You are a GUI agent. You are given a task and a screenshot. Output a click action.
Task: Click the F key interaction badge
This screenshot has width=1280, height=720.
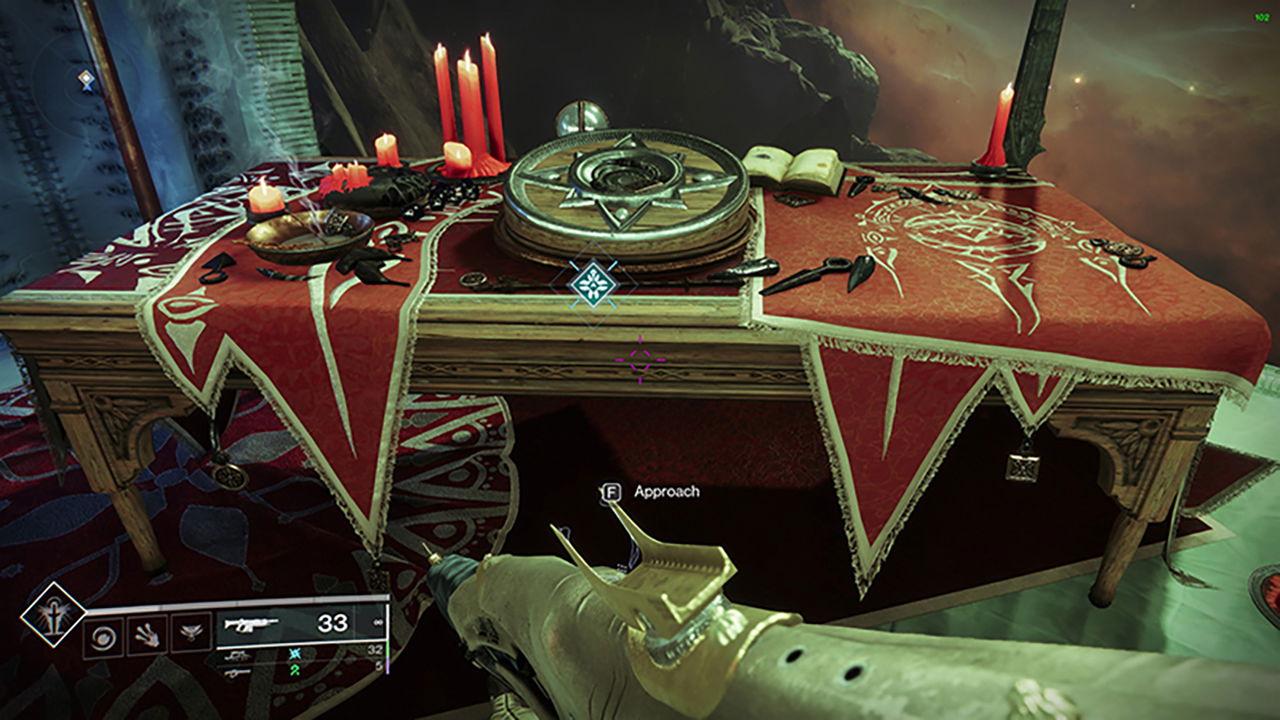coord(614,491)
